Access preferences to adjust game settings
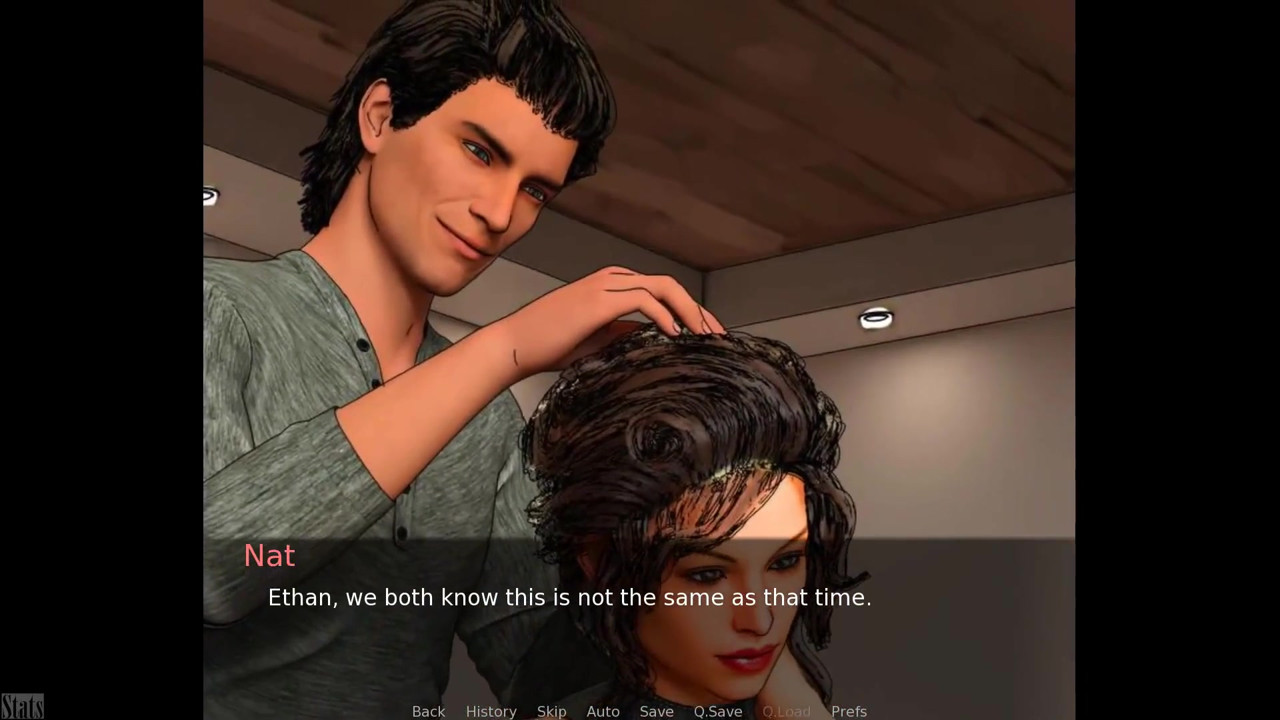1280x720 pixels. [848, 711]
